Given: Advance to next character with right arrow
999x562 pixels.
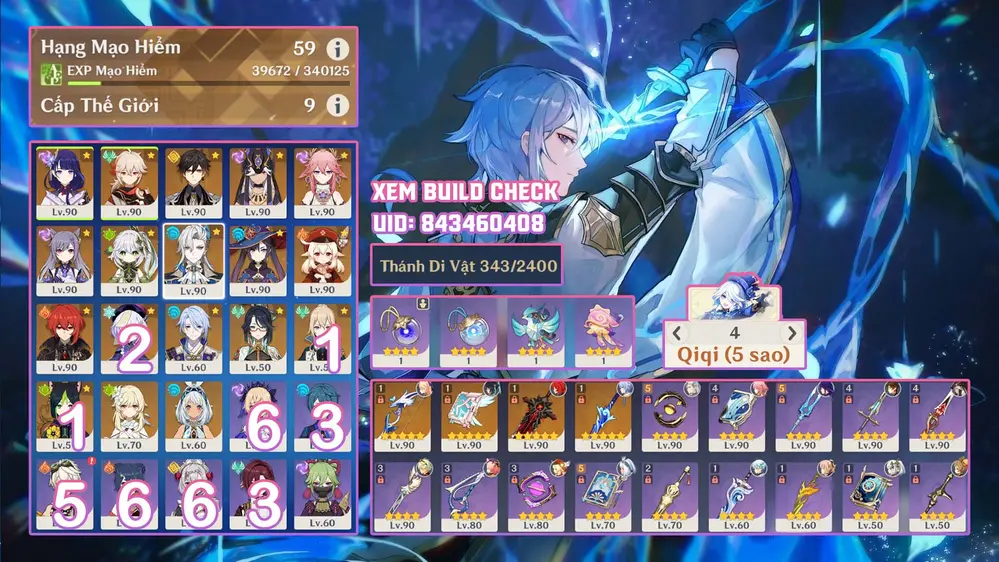Looking at the screenshot, I should (x=792, y=332).
